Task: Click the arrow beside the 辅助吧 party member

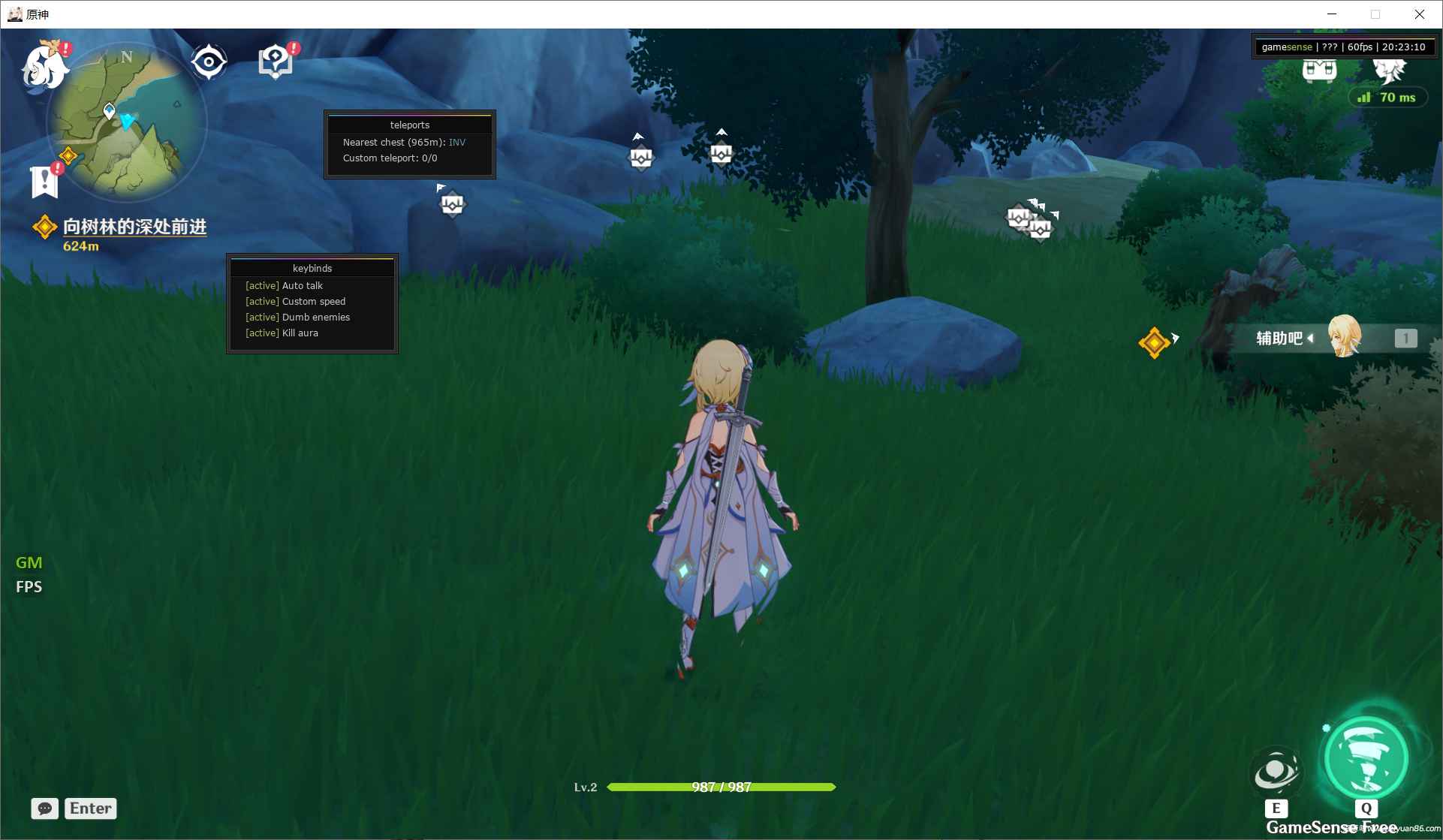Action: 1310,339
